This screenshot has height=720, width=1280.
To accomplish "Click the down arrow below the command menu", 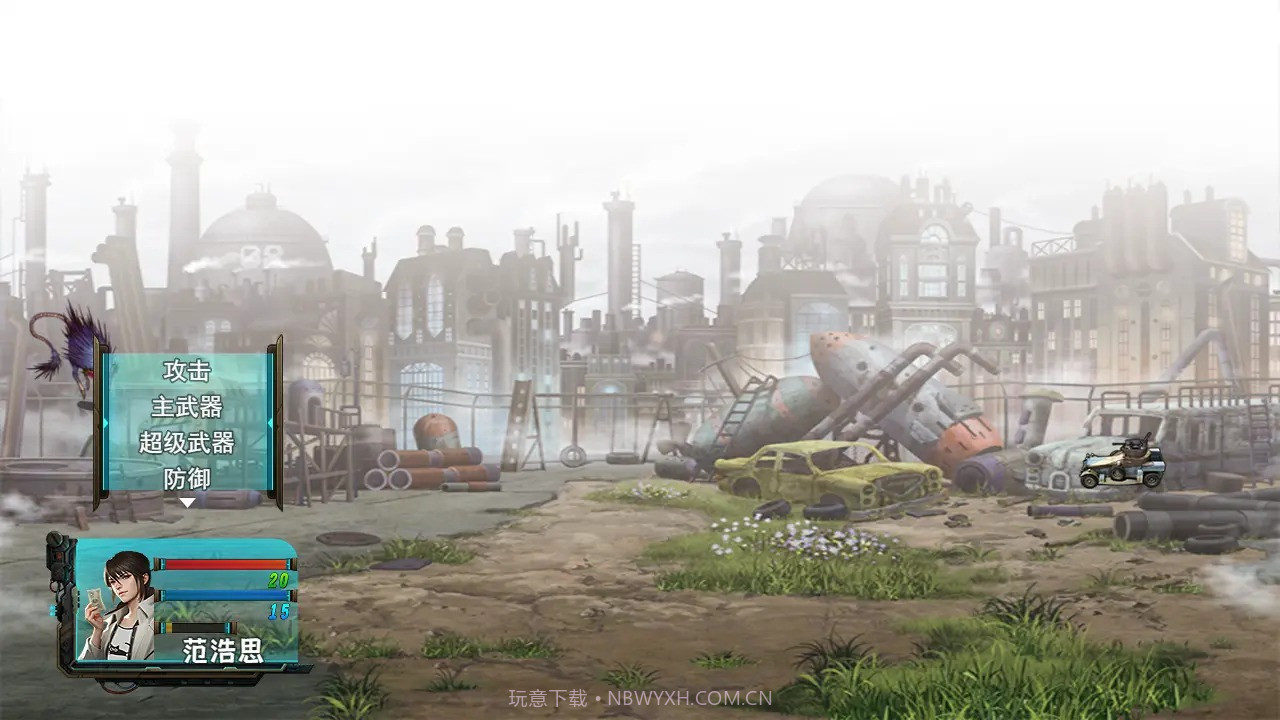I will [187, 502].
